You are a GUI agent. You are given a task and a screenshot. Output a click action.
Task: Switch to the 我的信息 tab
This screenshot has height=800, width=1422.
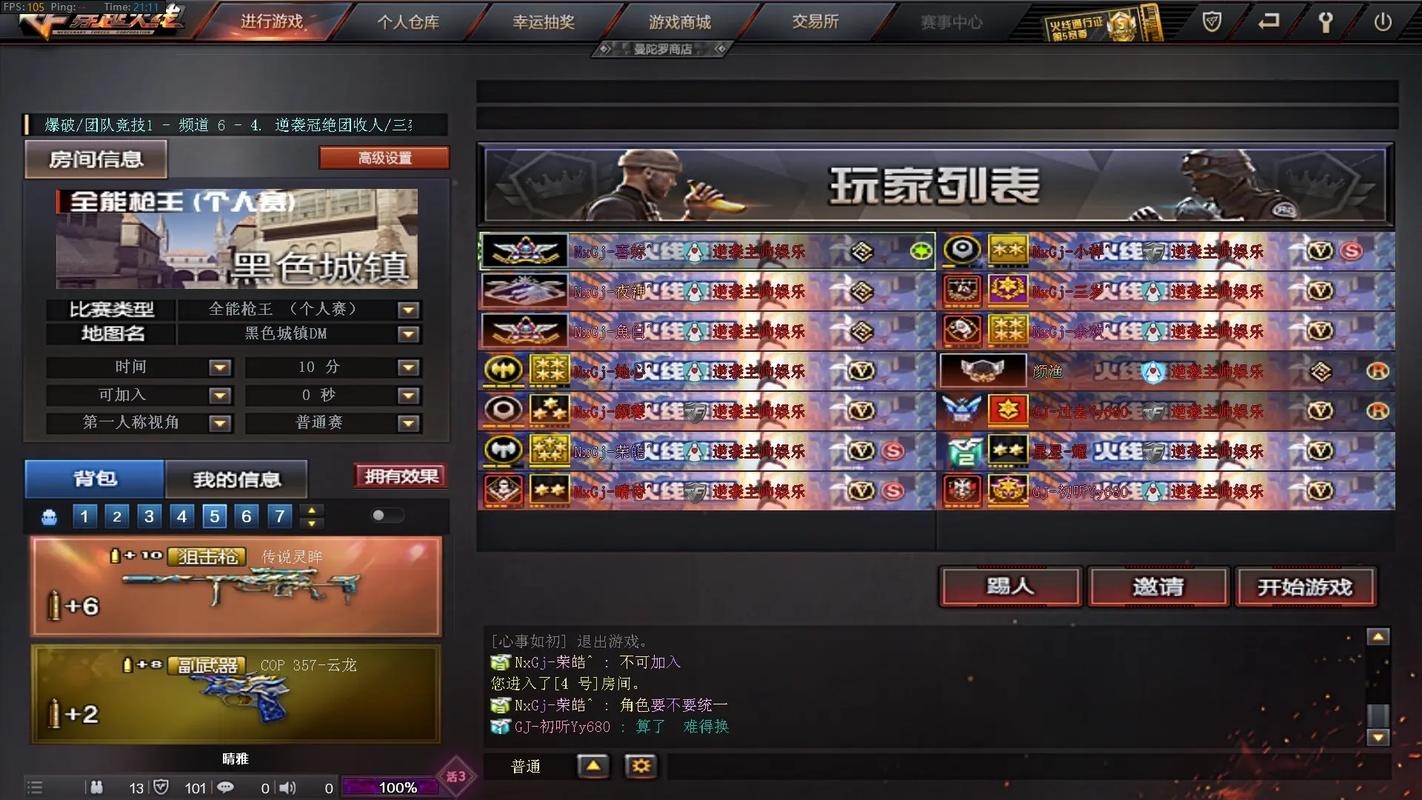(x=236, y=479)
